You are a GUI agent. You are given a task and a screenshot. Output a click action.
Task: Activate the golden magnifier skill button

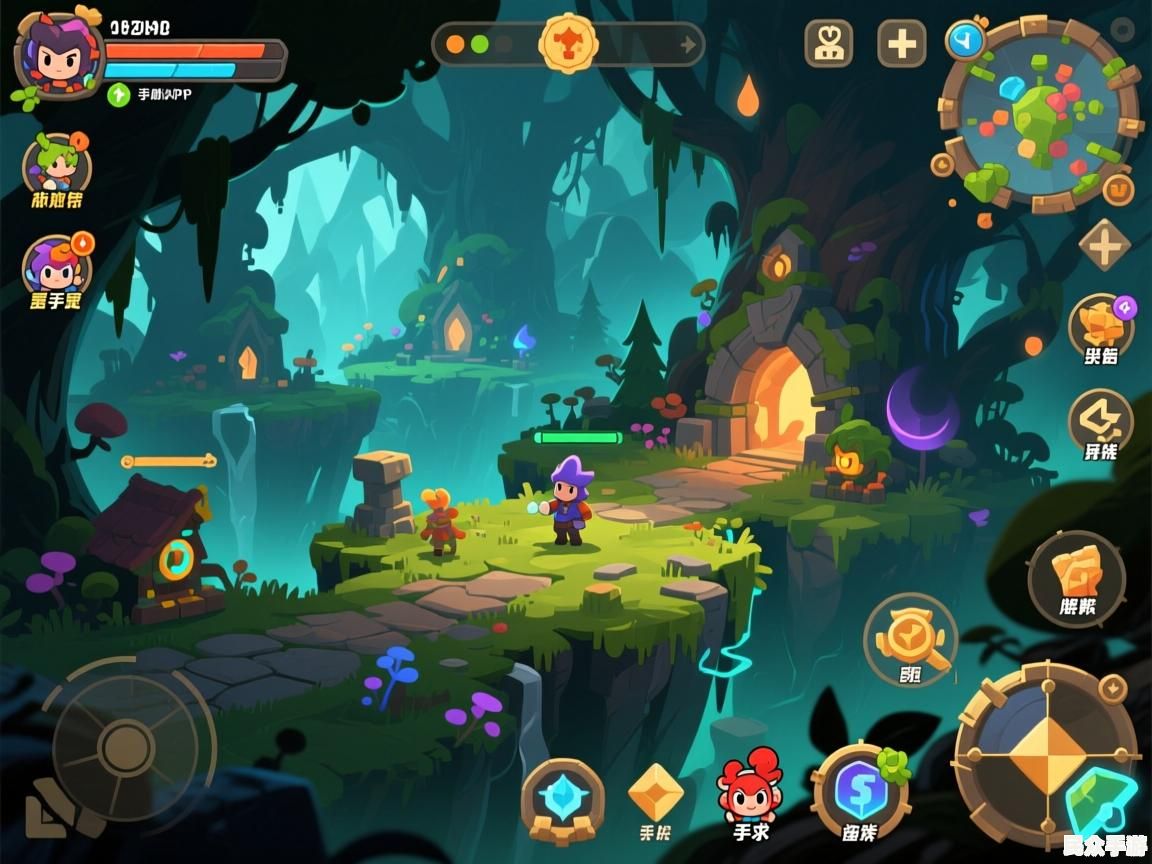click(x=910, y=639)
